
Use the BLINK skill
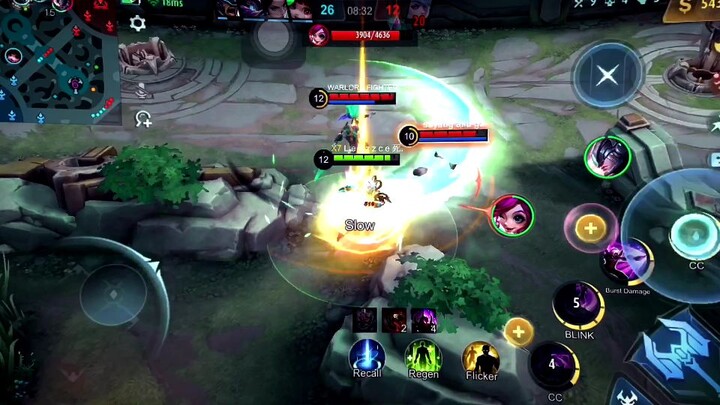pos(578,304)
